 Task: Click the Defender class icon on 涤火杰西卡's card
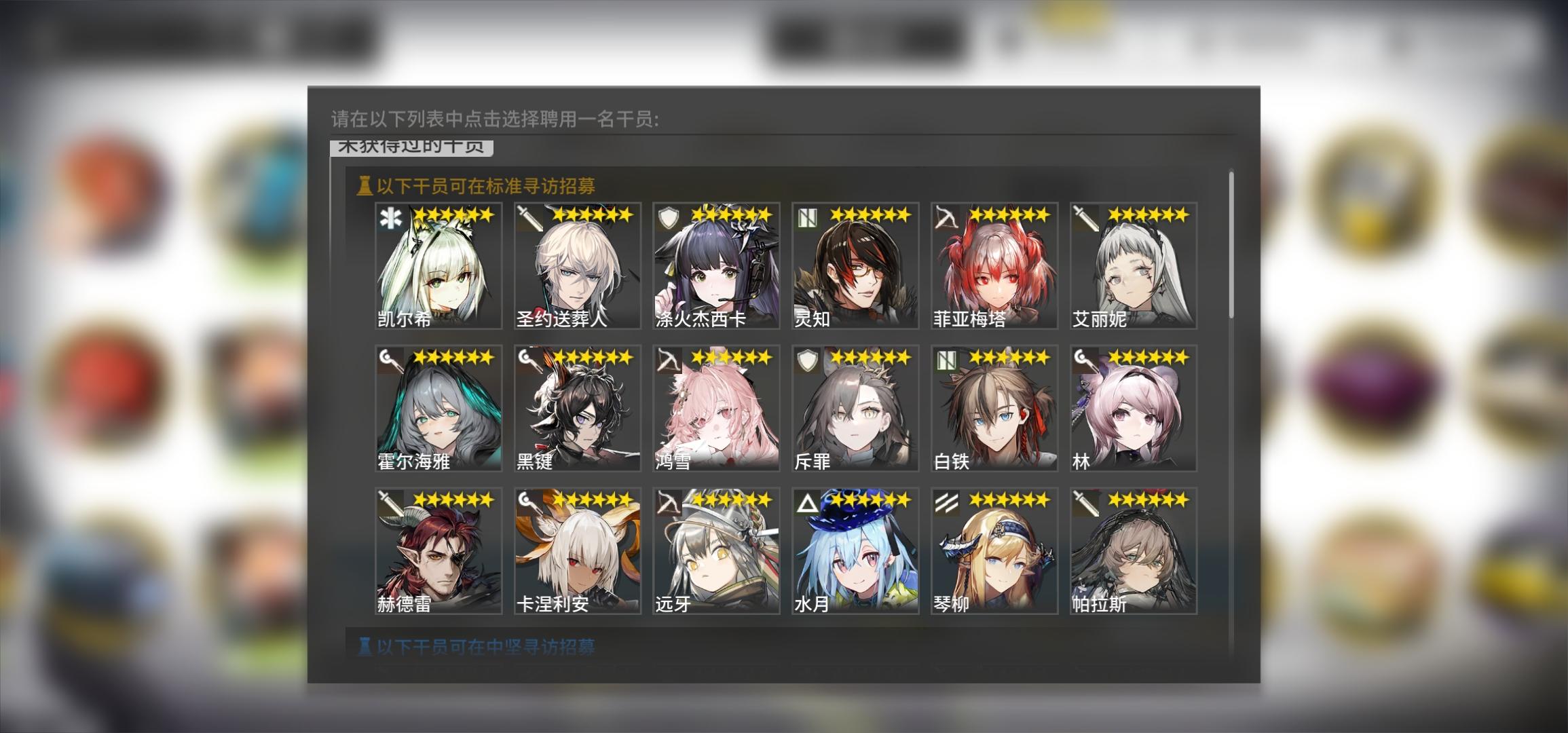tap(669, 217)
